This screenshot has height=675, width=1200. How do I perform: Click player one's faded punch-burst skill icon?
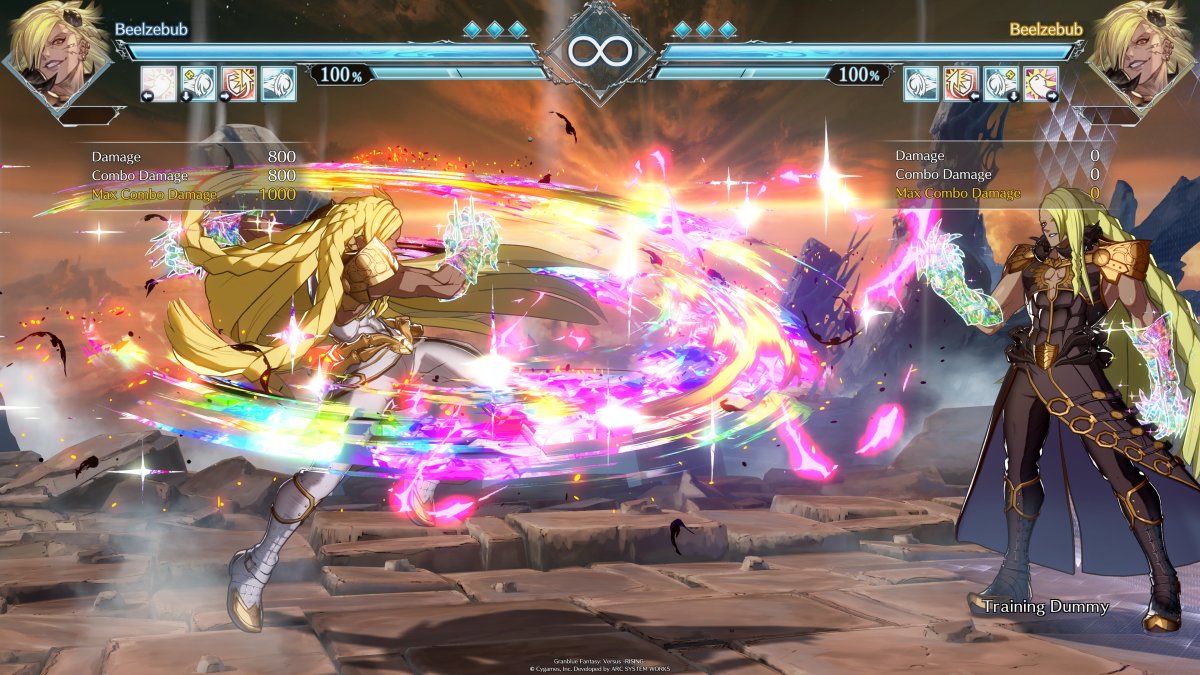tap(158, 84)
